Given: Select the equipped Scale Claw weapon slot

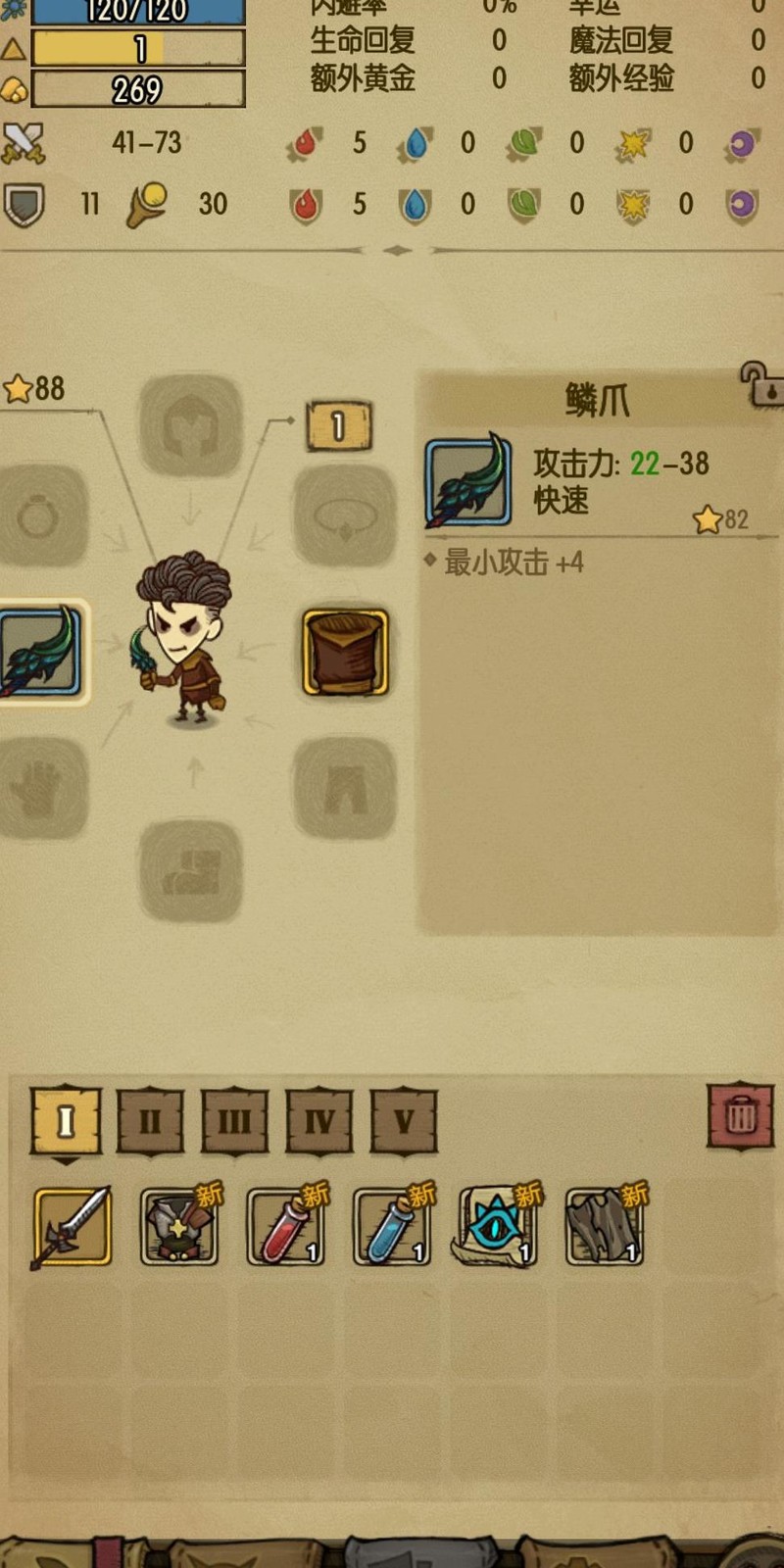Looking at the screenshot, I should click(41, 652).
